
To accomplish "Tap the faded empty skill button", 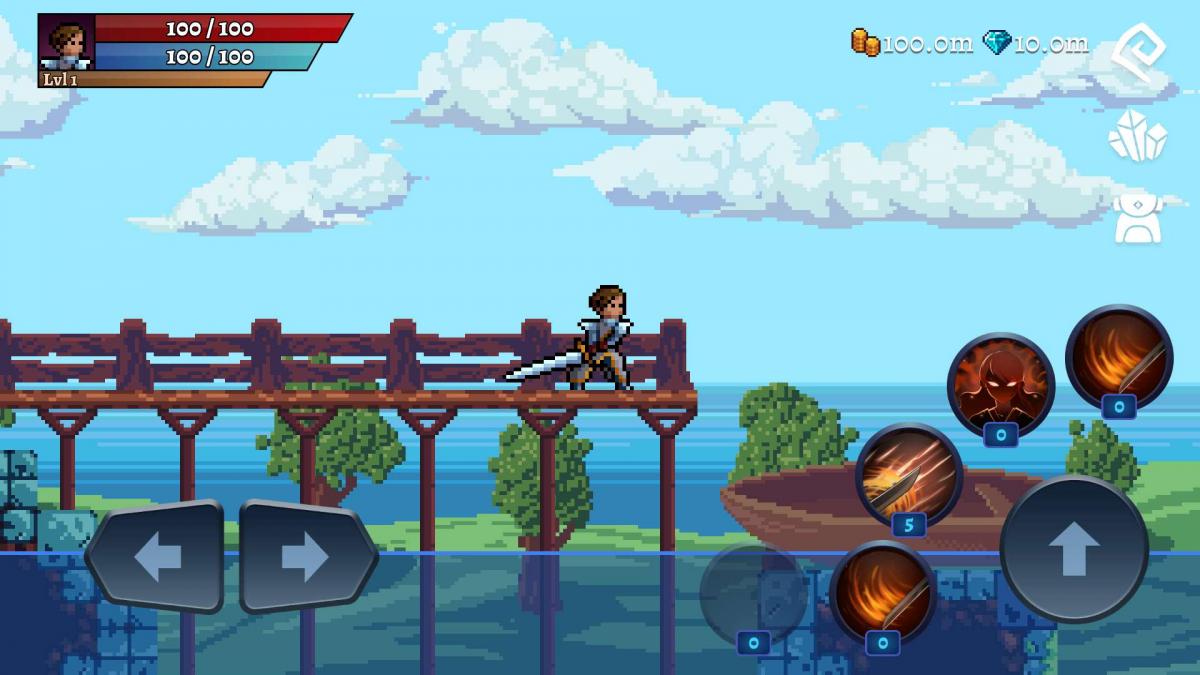I will [x=752, y=594].
